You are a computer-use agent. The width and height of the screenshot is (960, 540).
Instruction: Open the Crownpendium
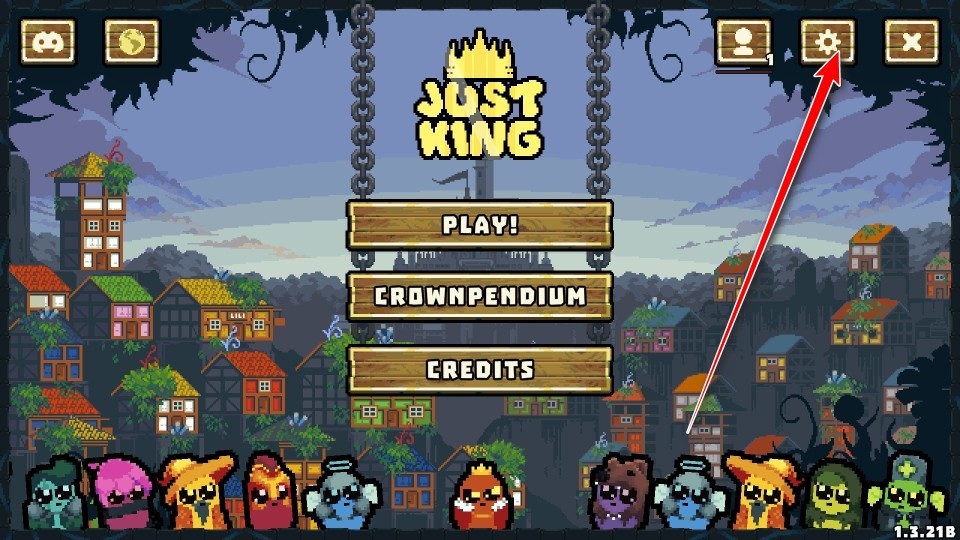tap(480, 296)
